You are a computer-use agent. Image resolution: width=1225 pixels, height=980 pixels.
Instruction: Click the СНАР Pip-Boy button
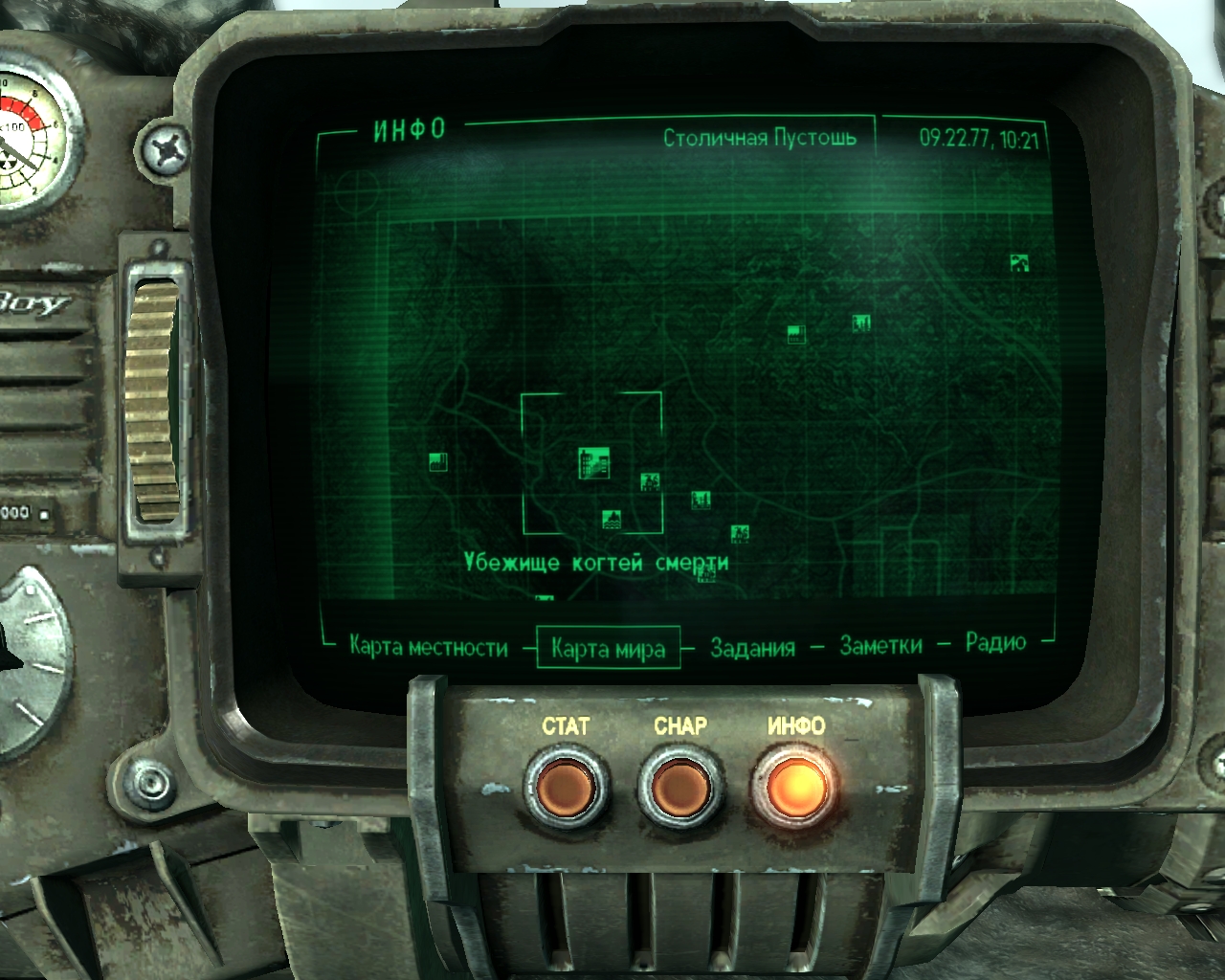click(x=679, y=789)
